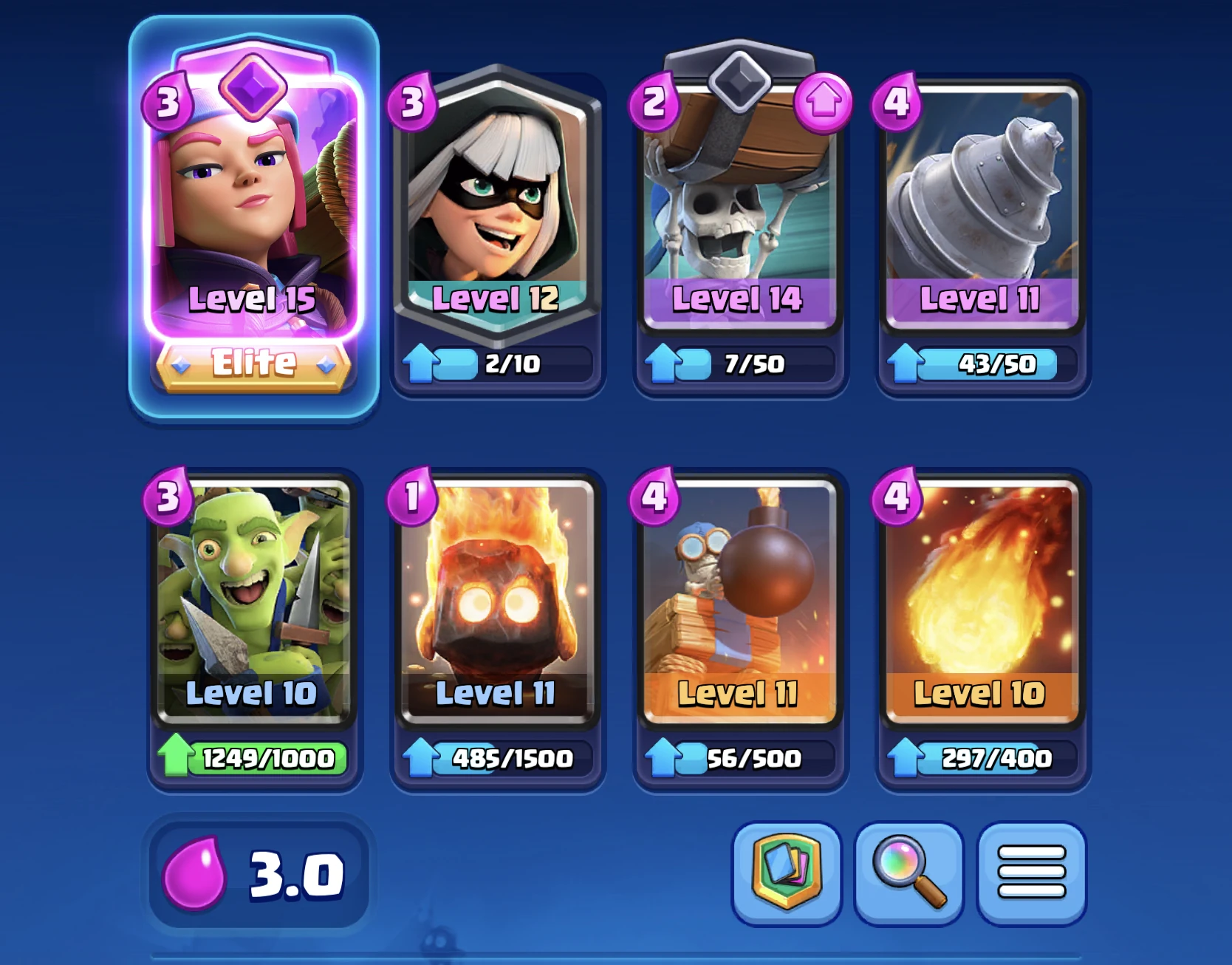Select the Goblin Gang card
1232x965 pixels.
[254, 606]
